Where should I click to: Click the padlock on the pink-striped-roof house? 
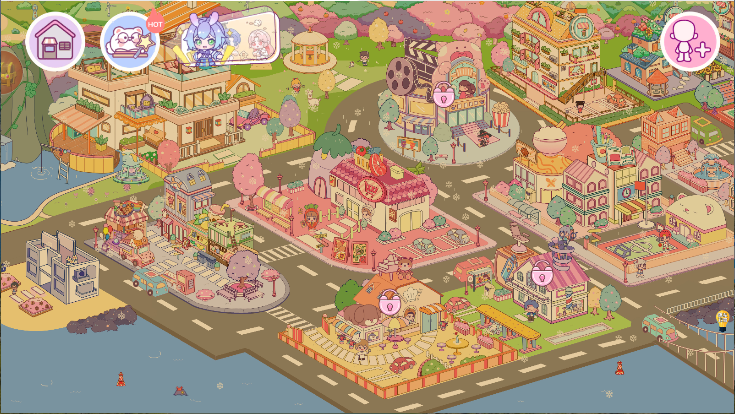542,275
